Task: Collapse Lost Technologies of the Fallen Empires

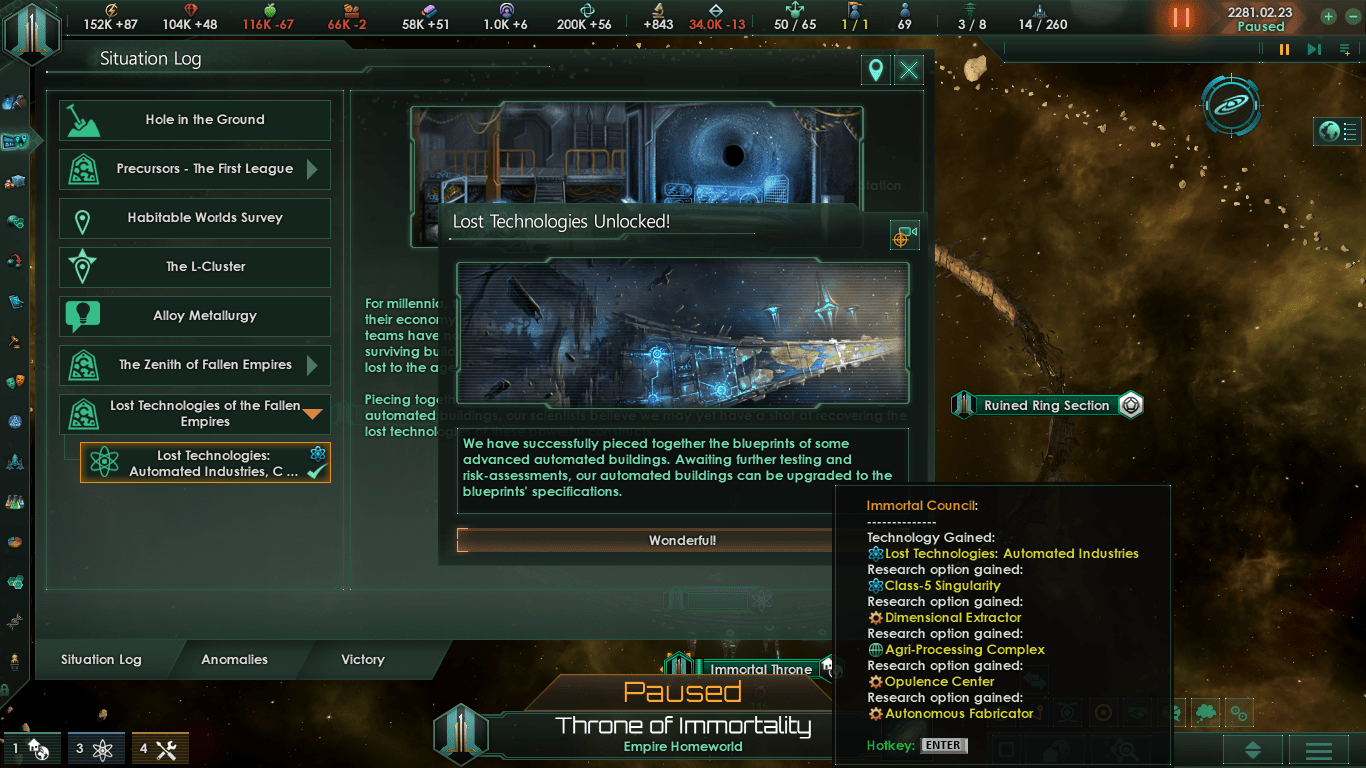Action: click(313, 413)
